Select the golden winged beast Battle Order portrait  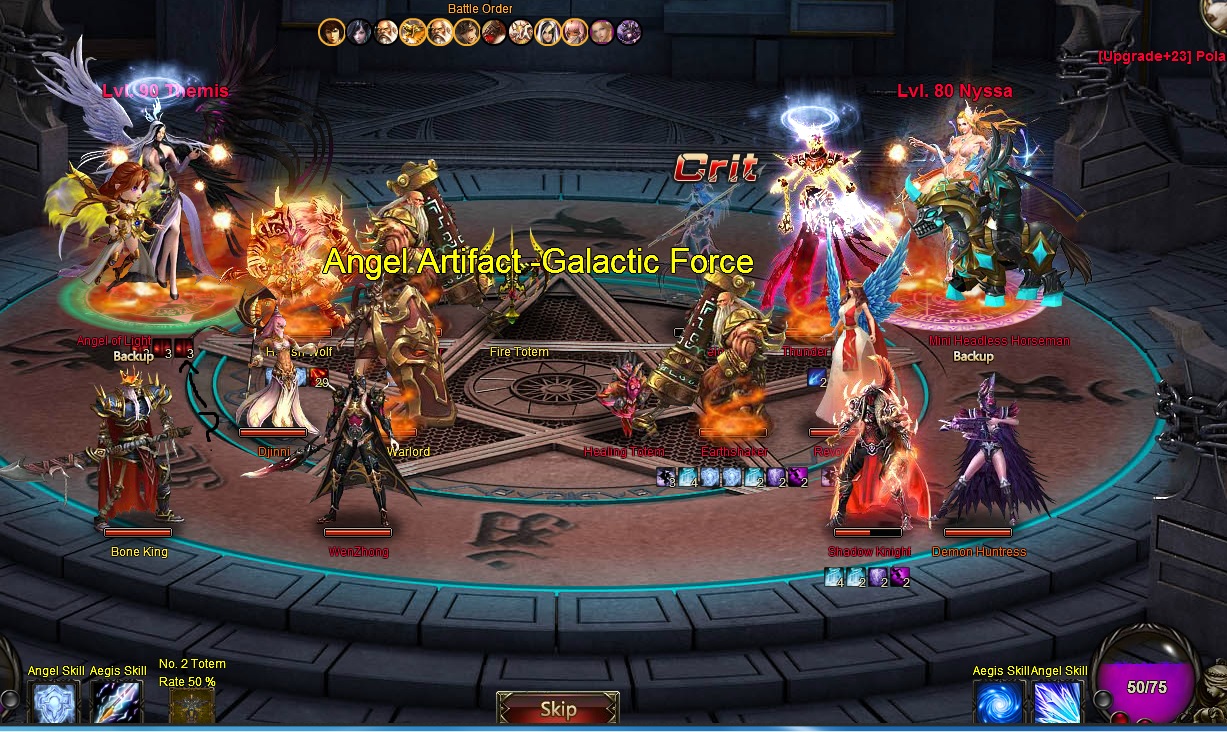[413, 32]
